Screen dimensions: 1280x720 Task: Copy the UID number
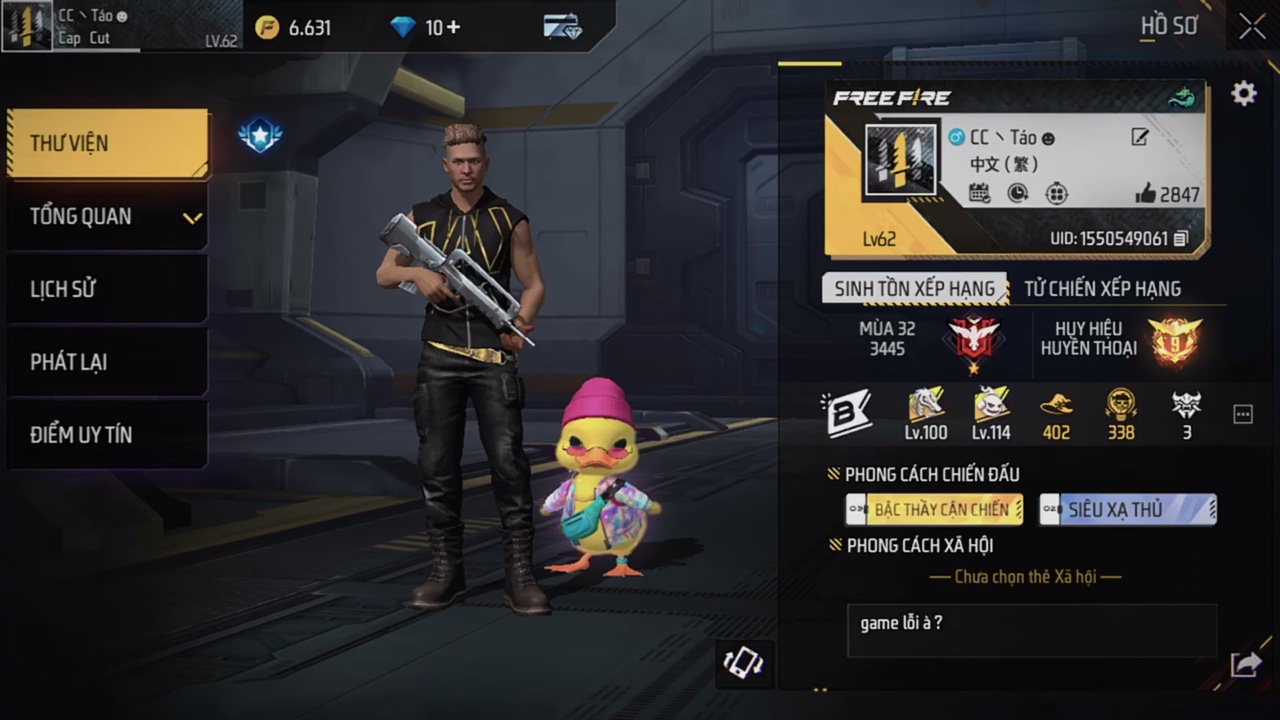[1182, 239]
